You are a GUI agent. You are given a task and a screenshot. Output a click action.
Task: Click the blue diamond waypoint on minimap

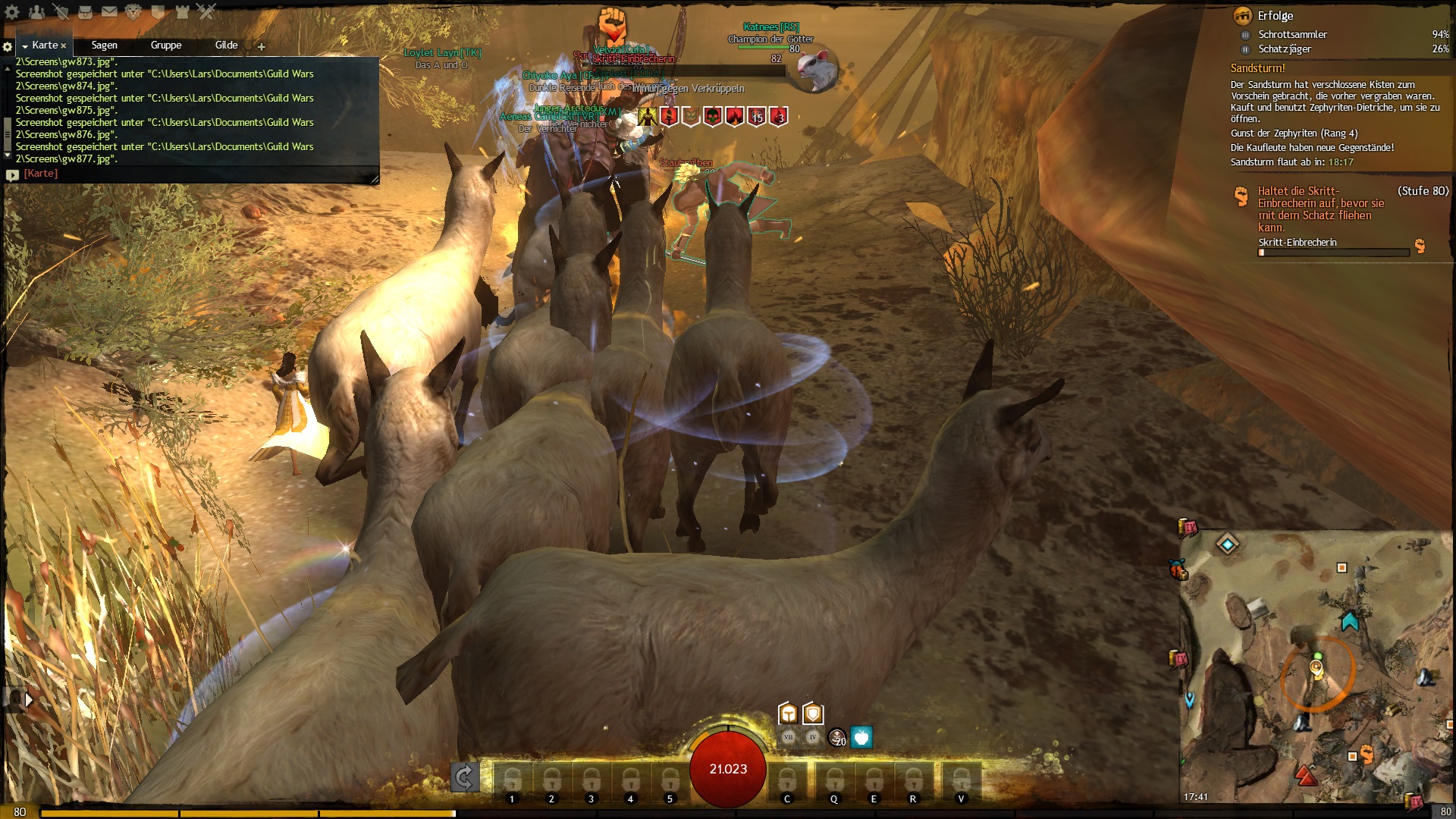click(1227, 543)
